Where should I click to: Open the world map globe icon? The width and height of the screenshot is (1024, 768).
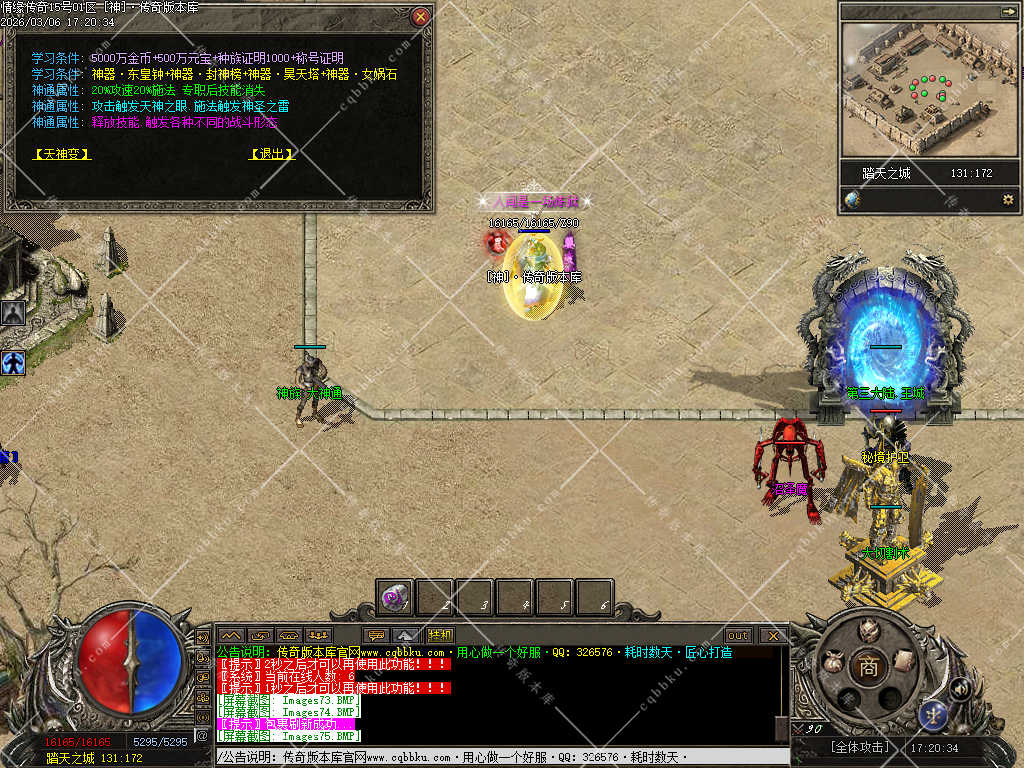tap(852, 200)
